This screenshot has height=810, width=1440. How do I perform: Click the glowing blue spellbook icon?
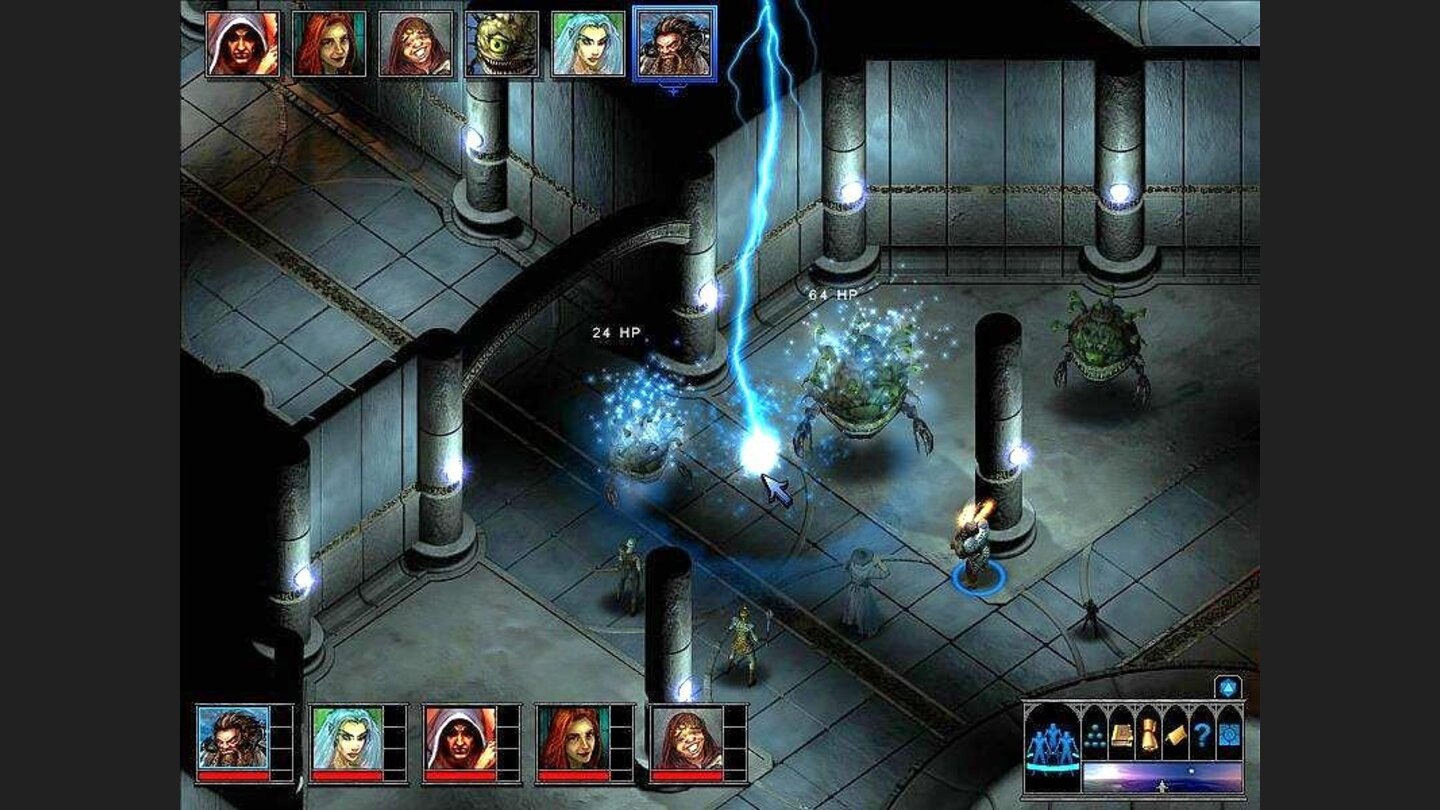(1229, 735)
